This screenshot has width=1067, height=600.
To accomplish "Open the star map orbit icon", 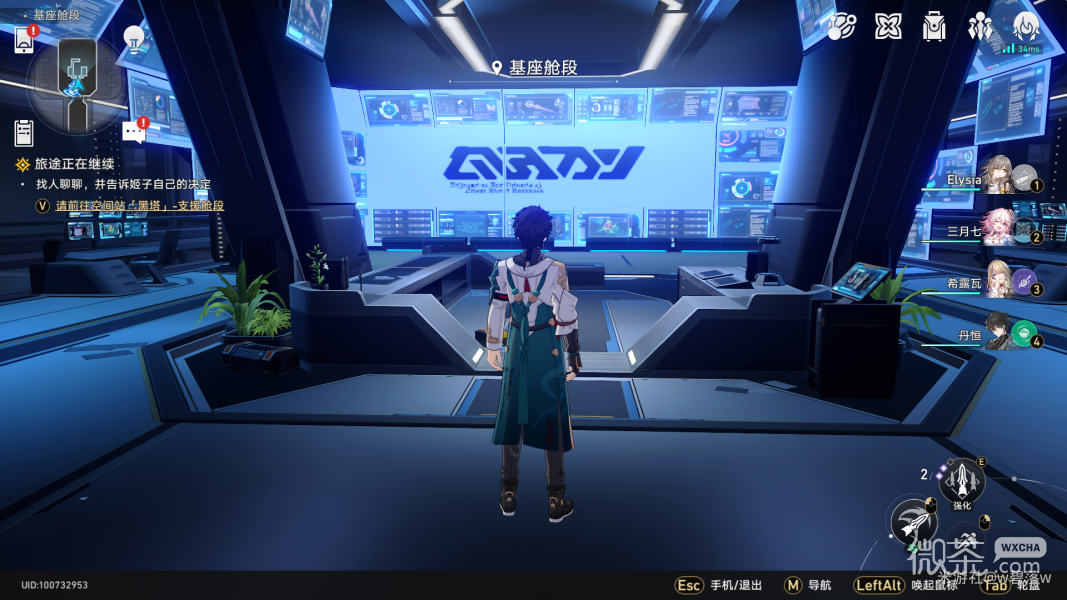I will coord(842,26).
